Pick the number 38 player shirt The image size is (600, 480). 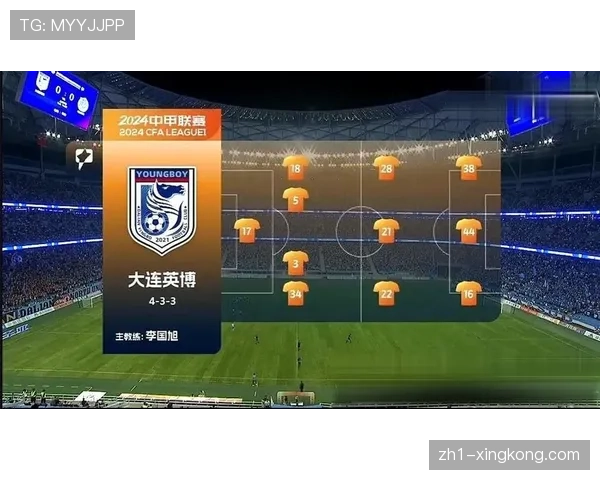(x=468, y=168)
